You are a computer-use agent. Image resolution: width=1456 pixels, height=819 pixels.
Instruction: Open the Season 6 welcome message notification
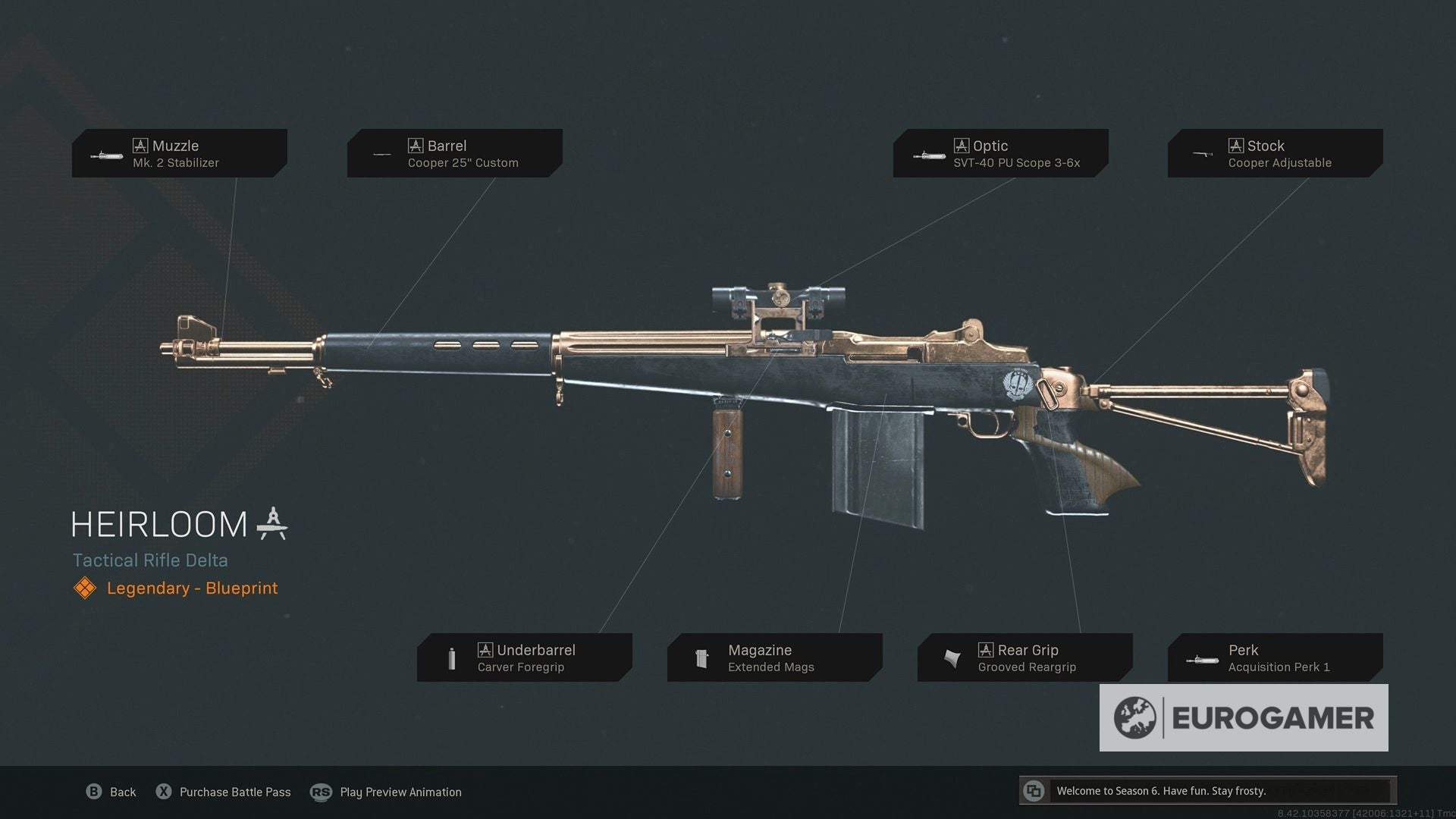[x=1207, y=791]
